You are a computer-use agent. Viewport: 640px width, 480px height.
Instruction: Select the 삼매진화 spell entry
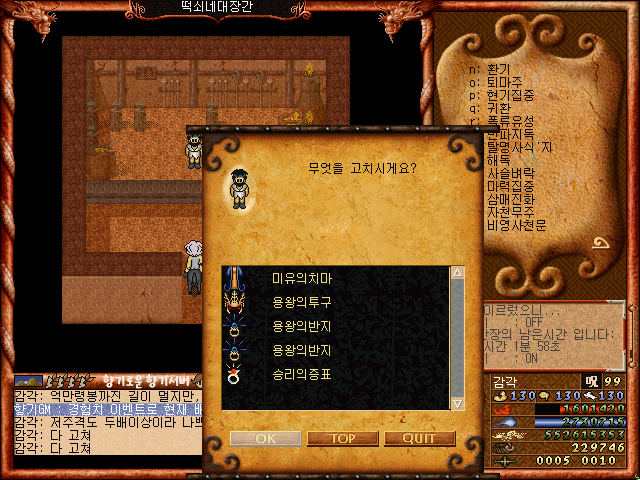512,199
